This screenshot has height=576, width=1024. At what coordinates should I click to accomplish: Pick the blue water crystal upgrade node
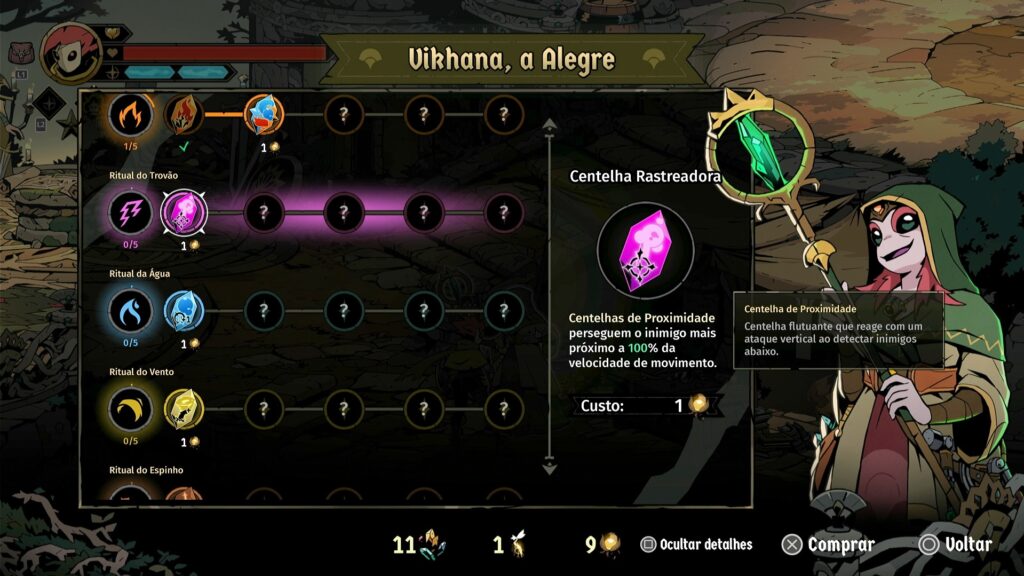(x=184, y=311)
